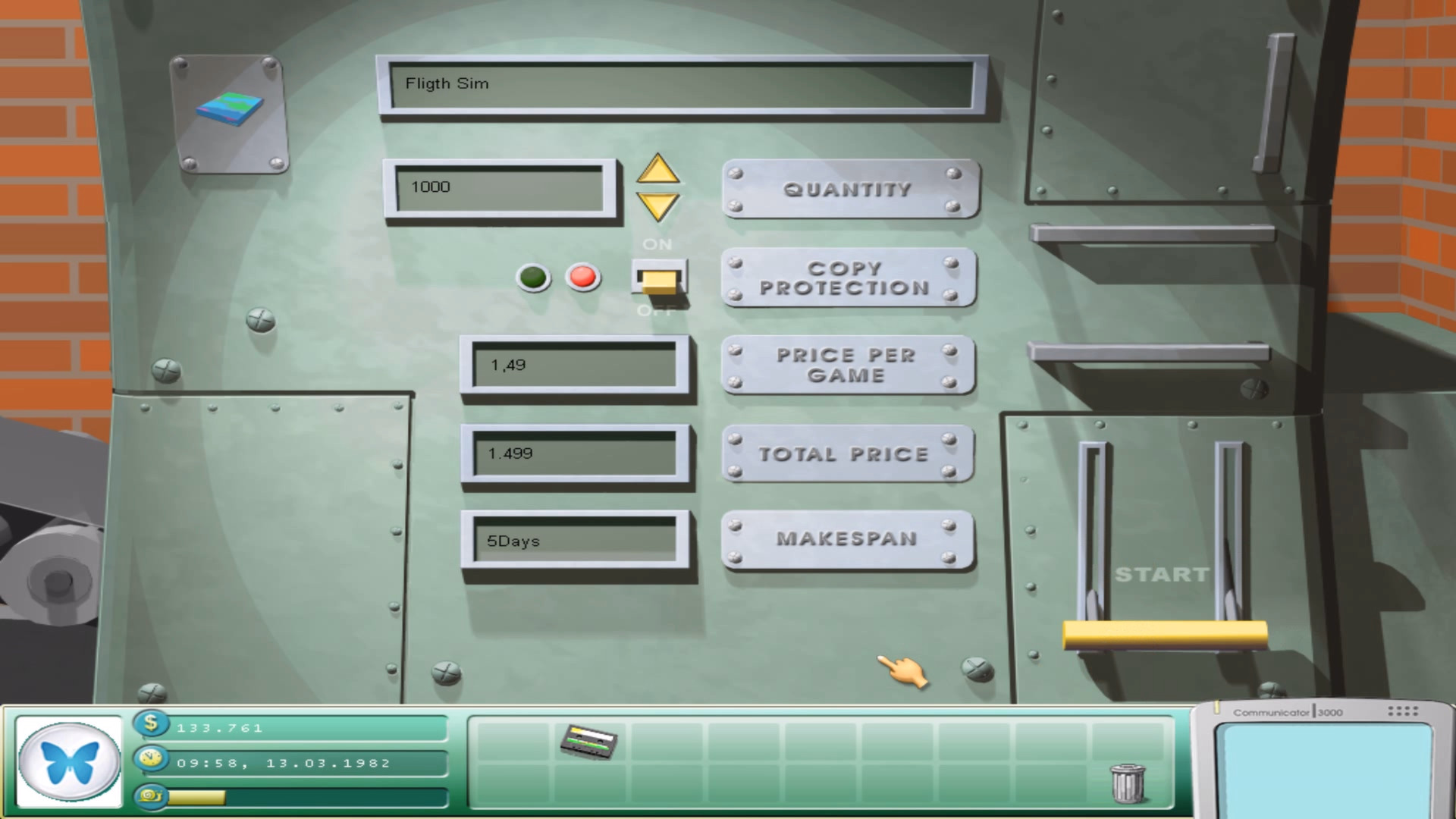Select the quantity field showing 1000
Screen dimensions: 1456x819
click(x=500, y=187)
